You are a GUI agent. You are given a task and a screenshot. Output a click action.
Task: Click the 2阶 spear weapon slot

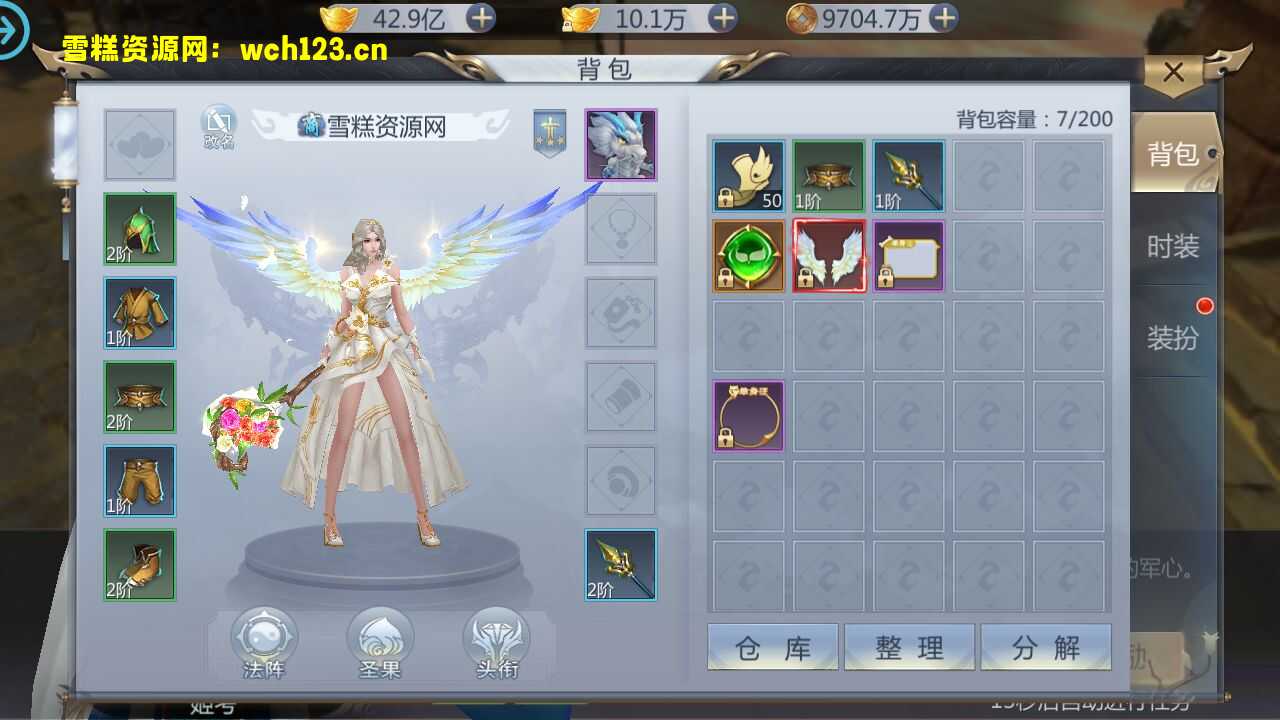(621, 565)
